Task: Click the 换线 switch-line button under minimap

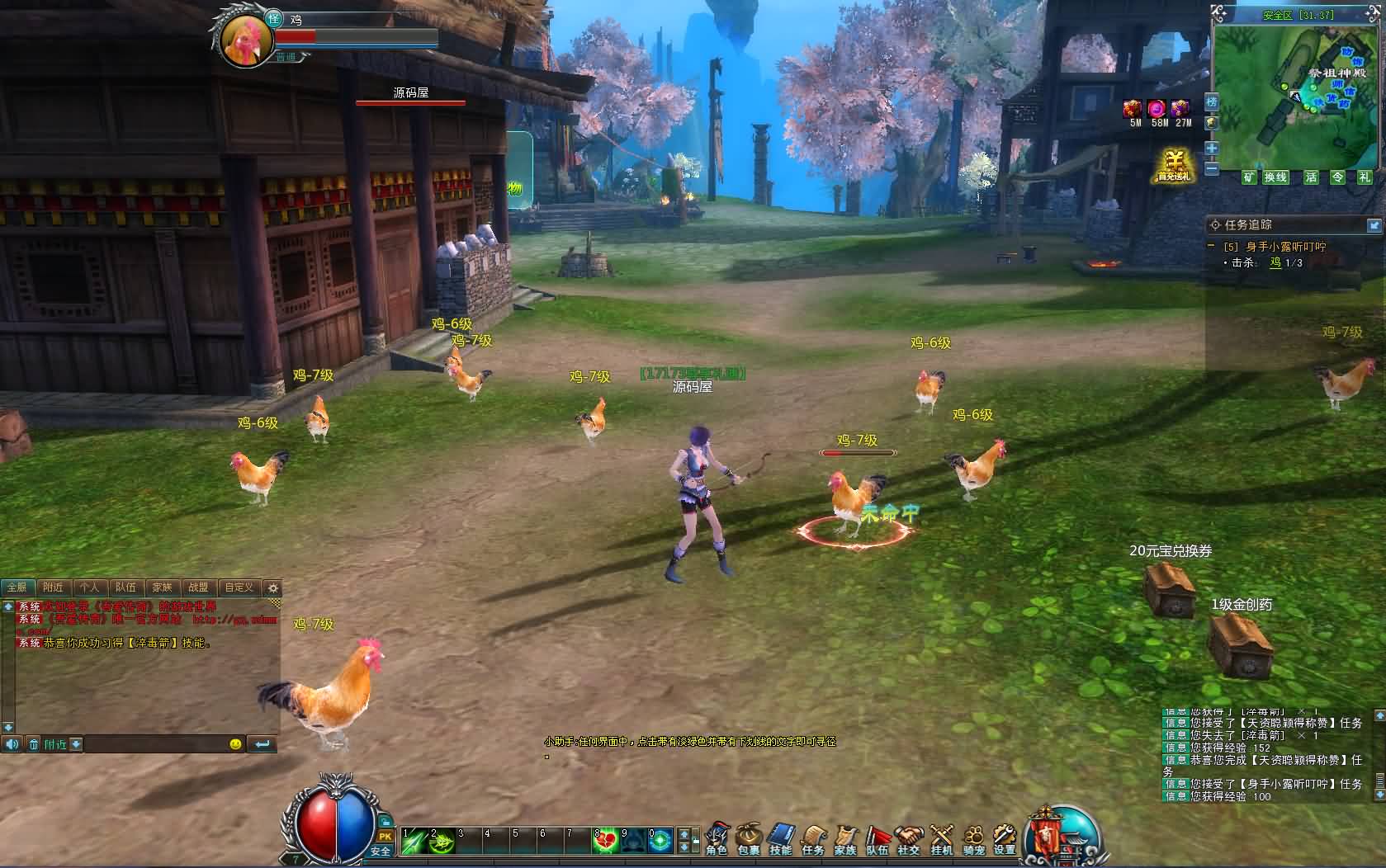Action: point(1275,177)
